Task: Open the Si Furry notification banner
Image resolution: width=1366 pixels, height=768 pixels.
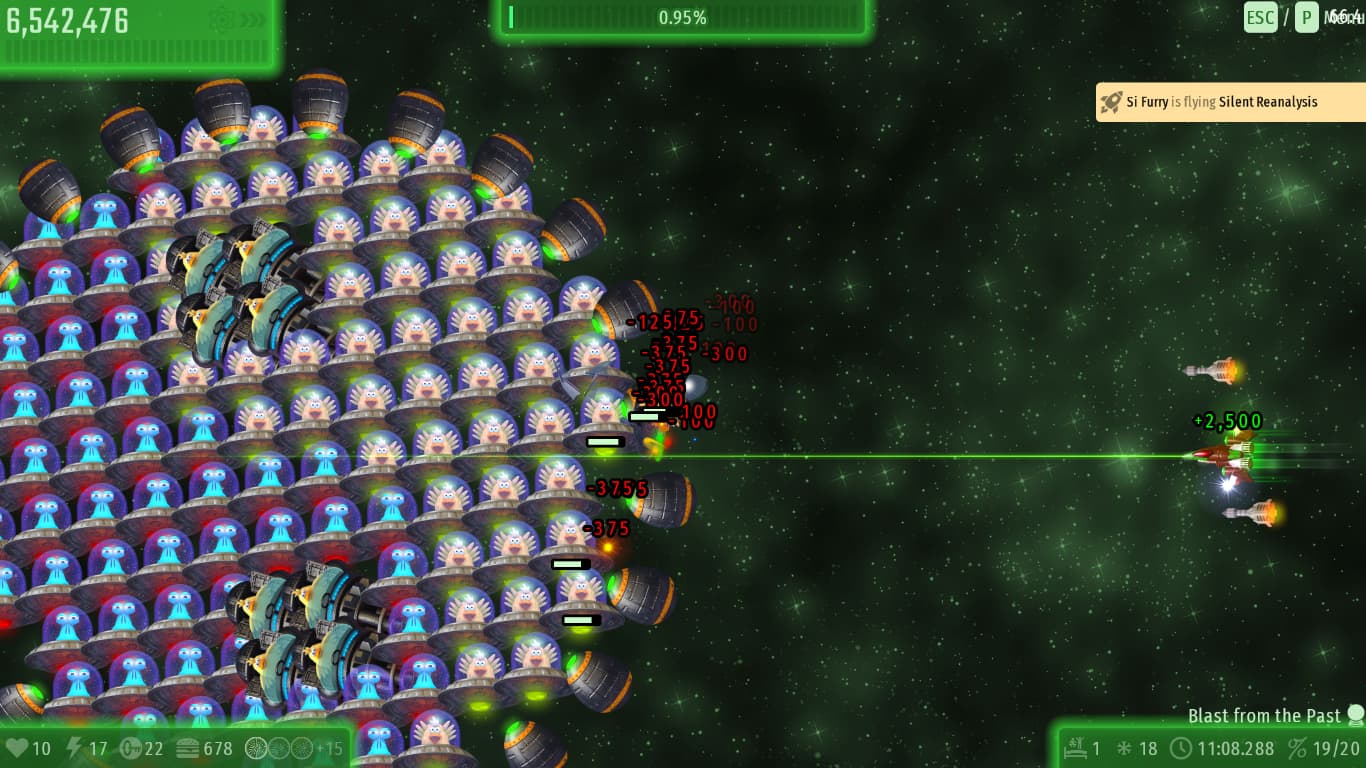Action: 1230,101
